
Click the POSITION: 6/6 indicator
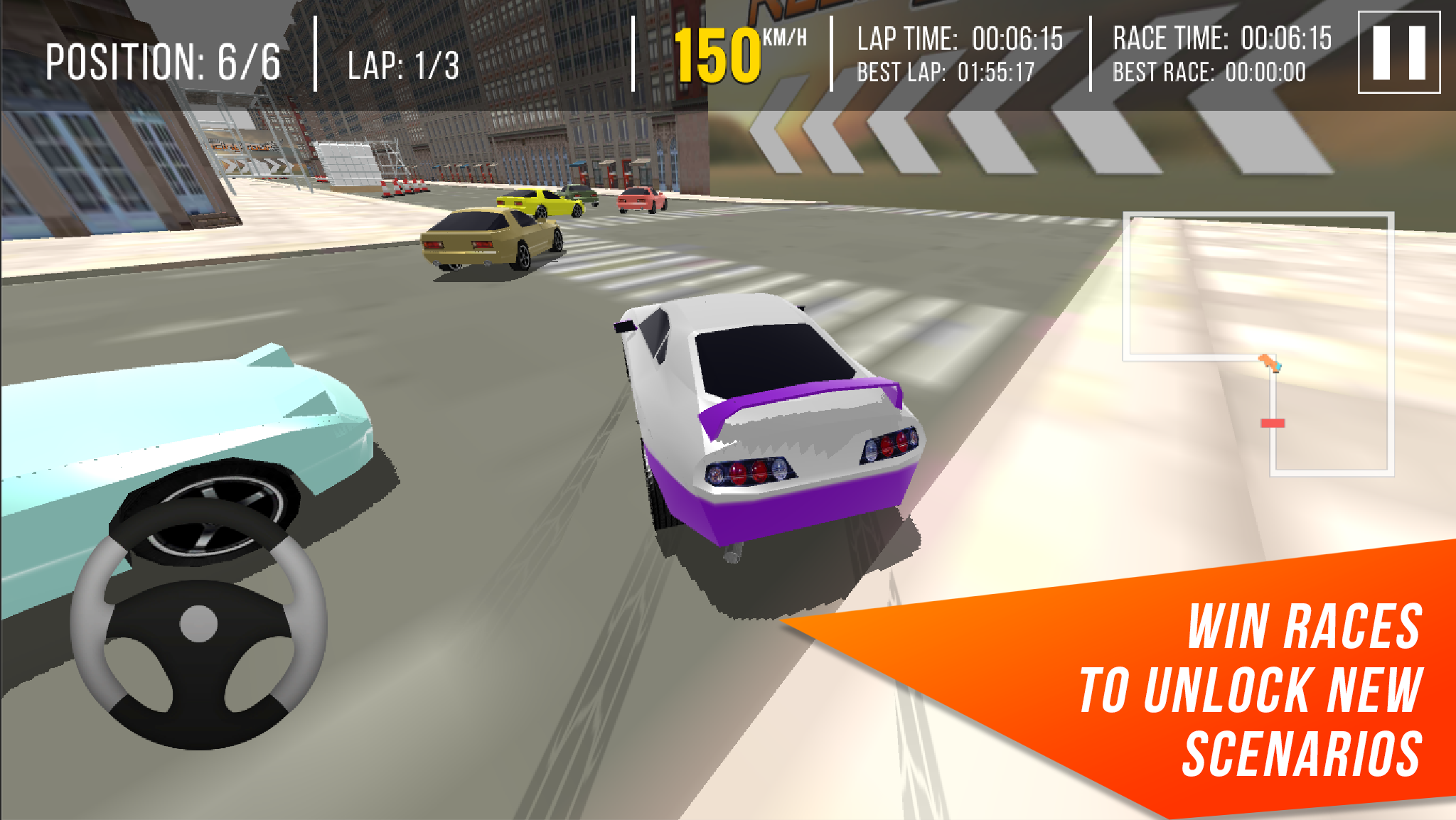tap(164, 60)
